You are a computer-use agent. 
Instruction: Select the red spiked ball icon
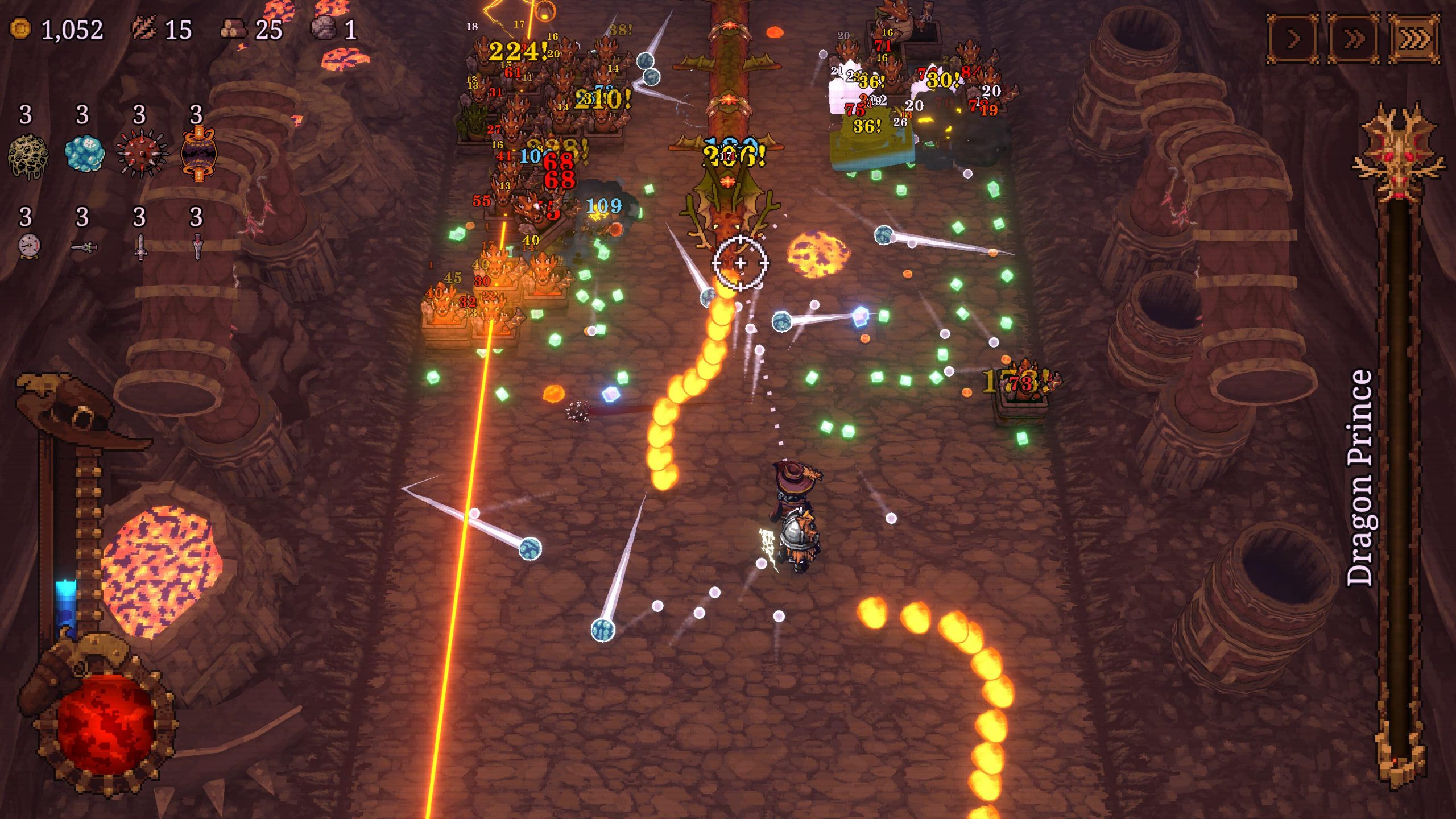(x=141, y=154)
